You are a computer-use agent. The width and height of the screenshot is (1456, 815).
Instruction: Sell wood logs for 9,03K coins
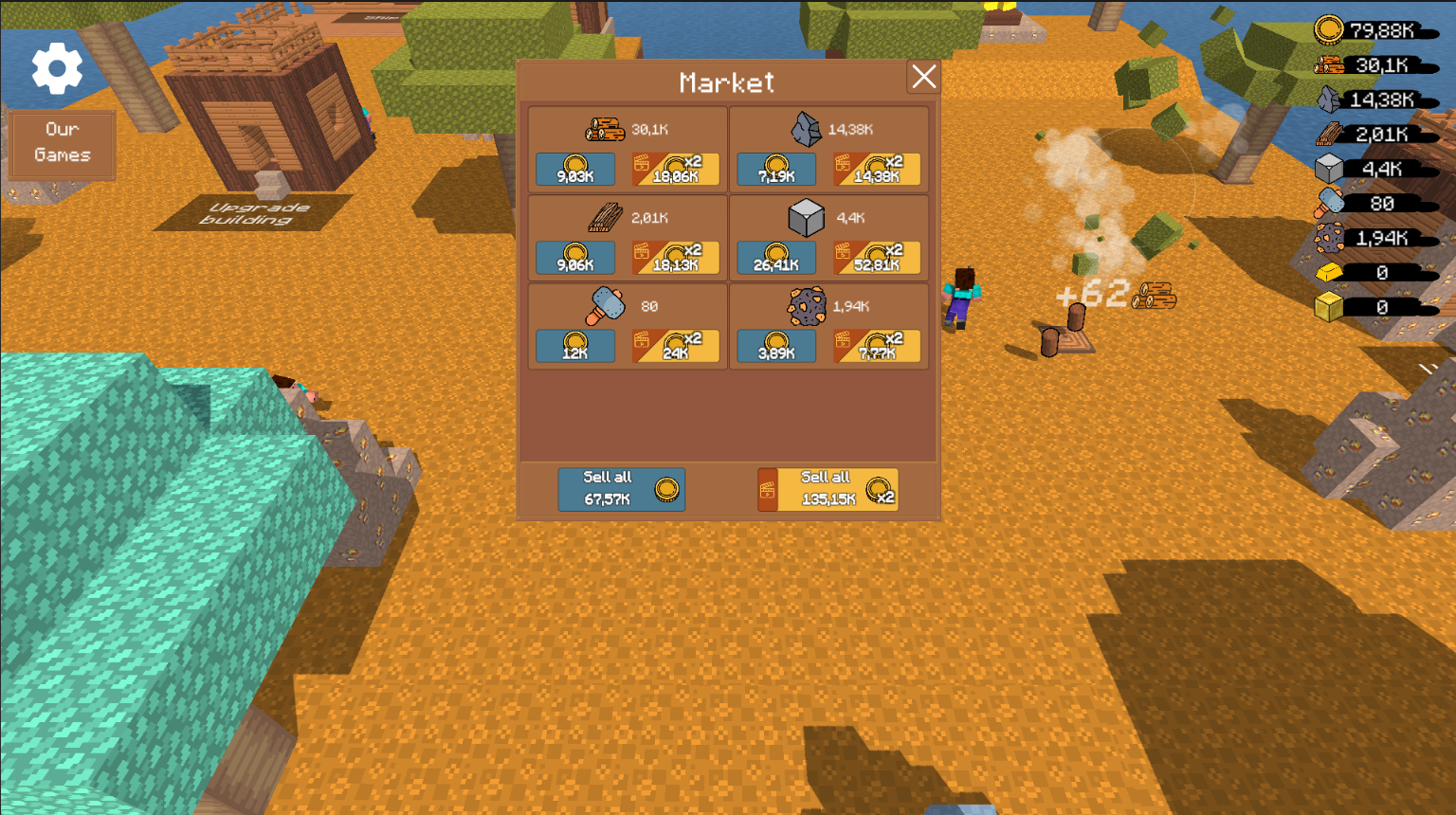pyautogui.click(x=574, y=170)
